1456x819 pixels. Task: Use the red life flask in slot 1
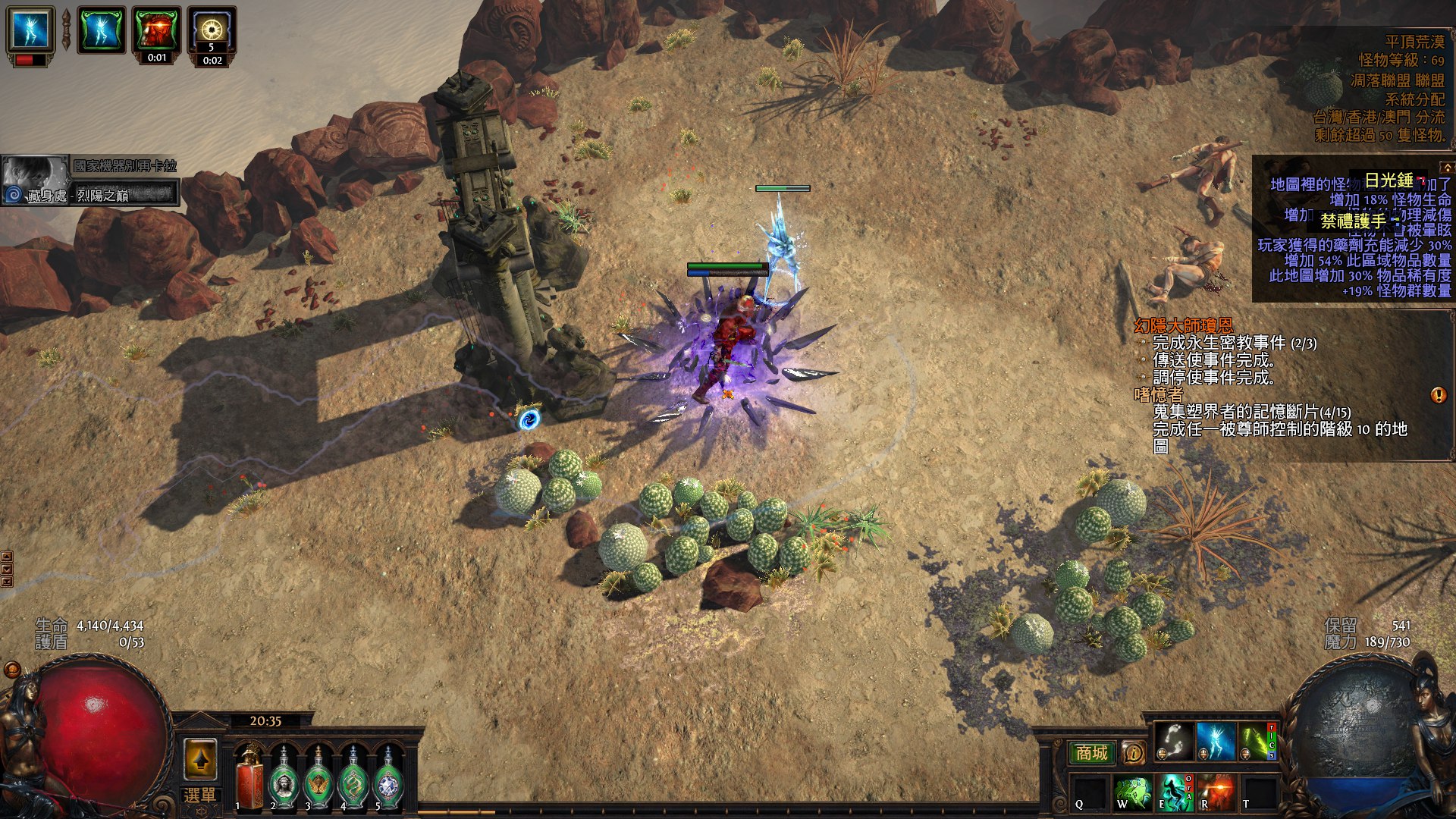click(249, 777)
